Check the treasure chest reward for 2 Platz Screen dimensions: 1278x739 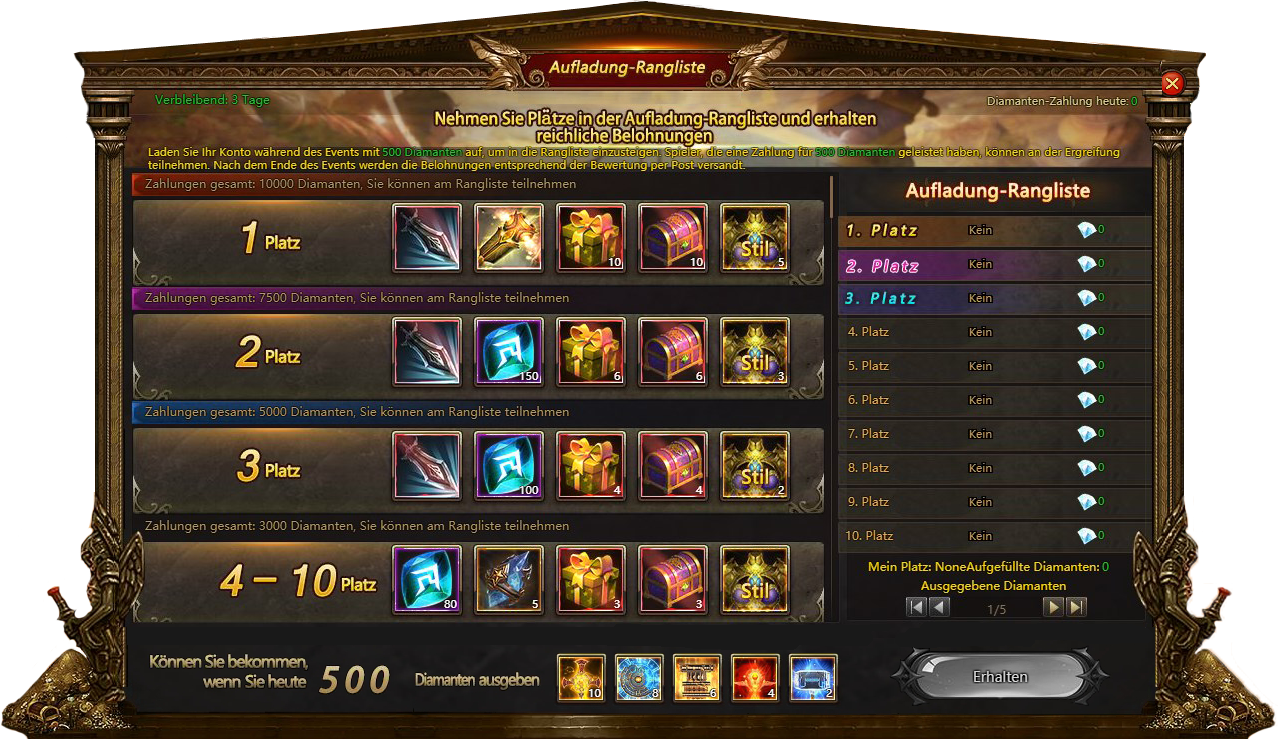point(673,352)
